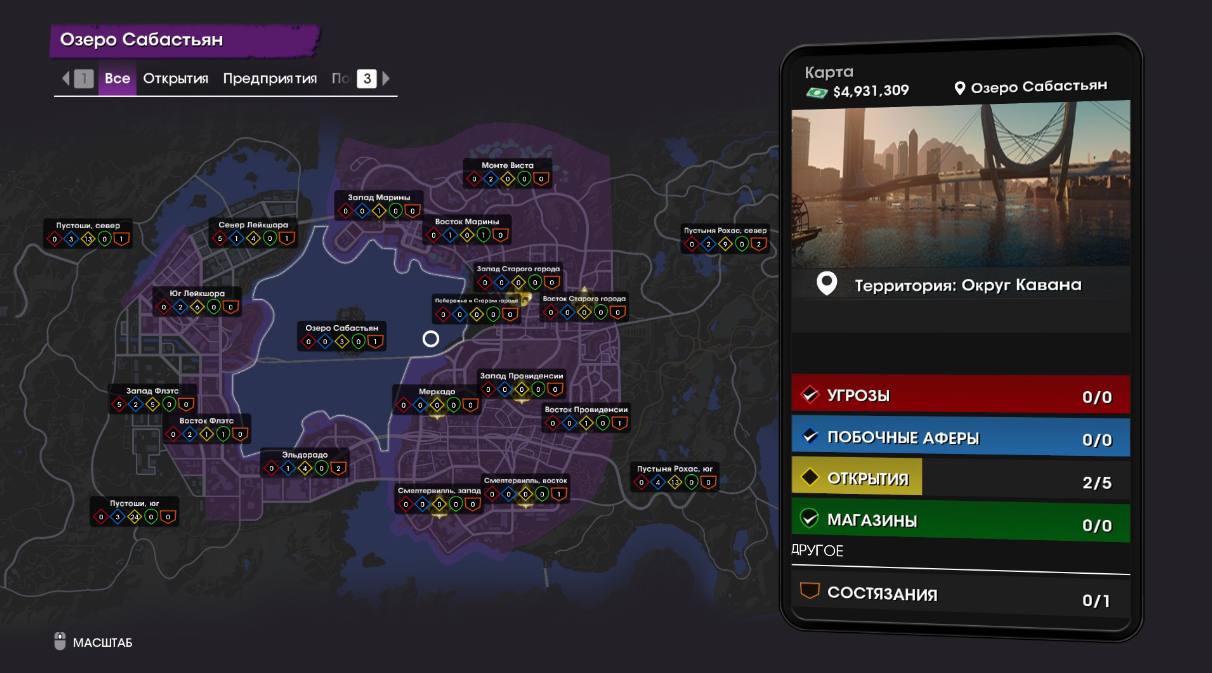Select the "Все" filter tab
Image resolution: width=1212 pixels, height=673 pixels.
[117, 78]
